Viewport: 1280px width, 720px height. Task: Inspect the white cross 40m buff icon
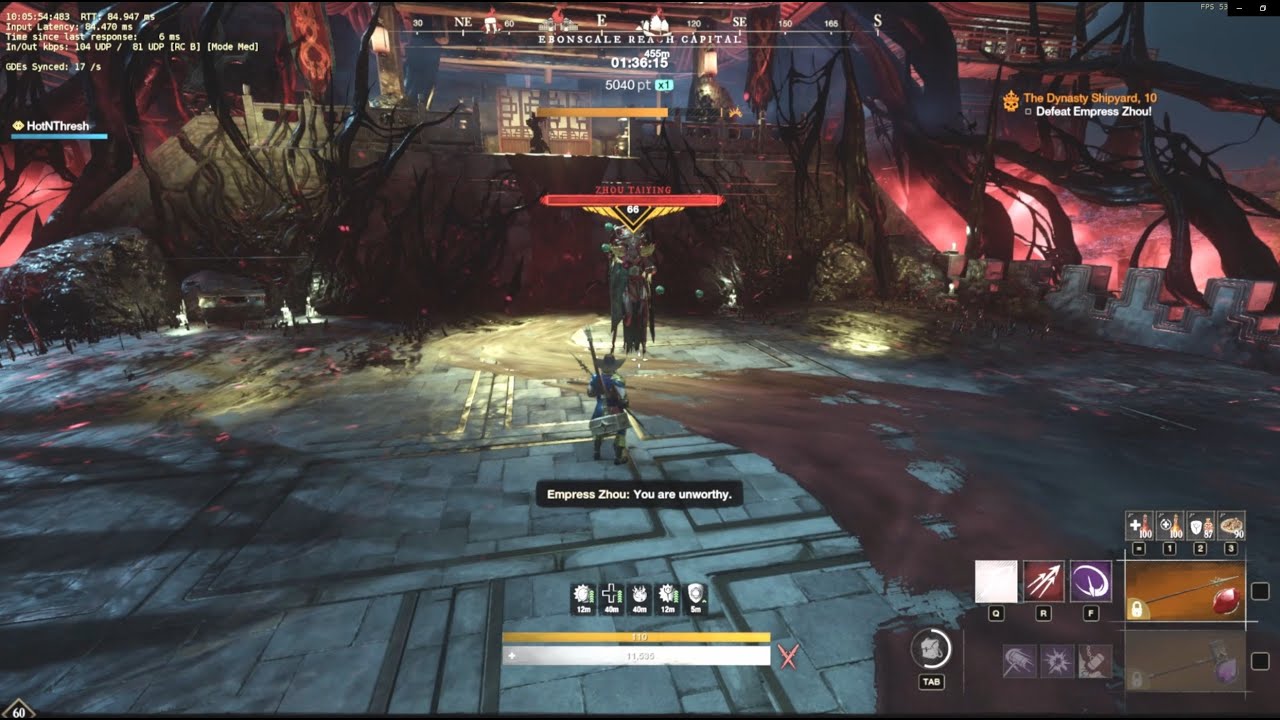611,596
